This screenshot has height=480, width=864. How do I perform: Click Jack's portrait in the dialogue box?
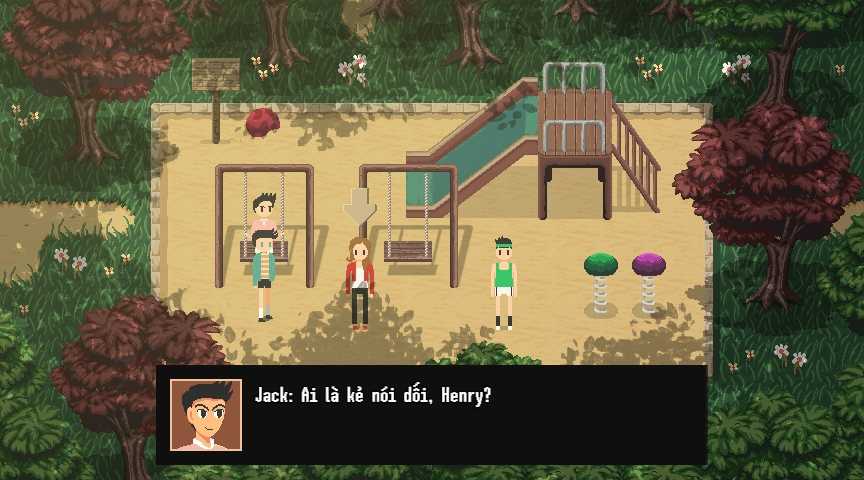[206, 414]
